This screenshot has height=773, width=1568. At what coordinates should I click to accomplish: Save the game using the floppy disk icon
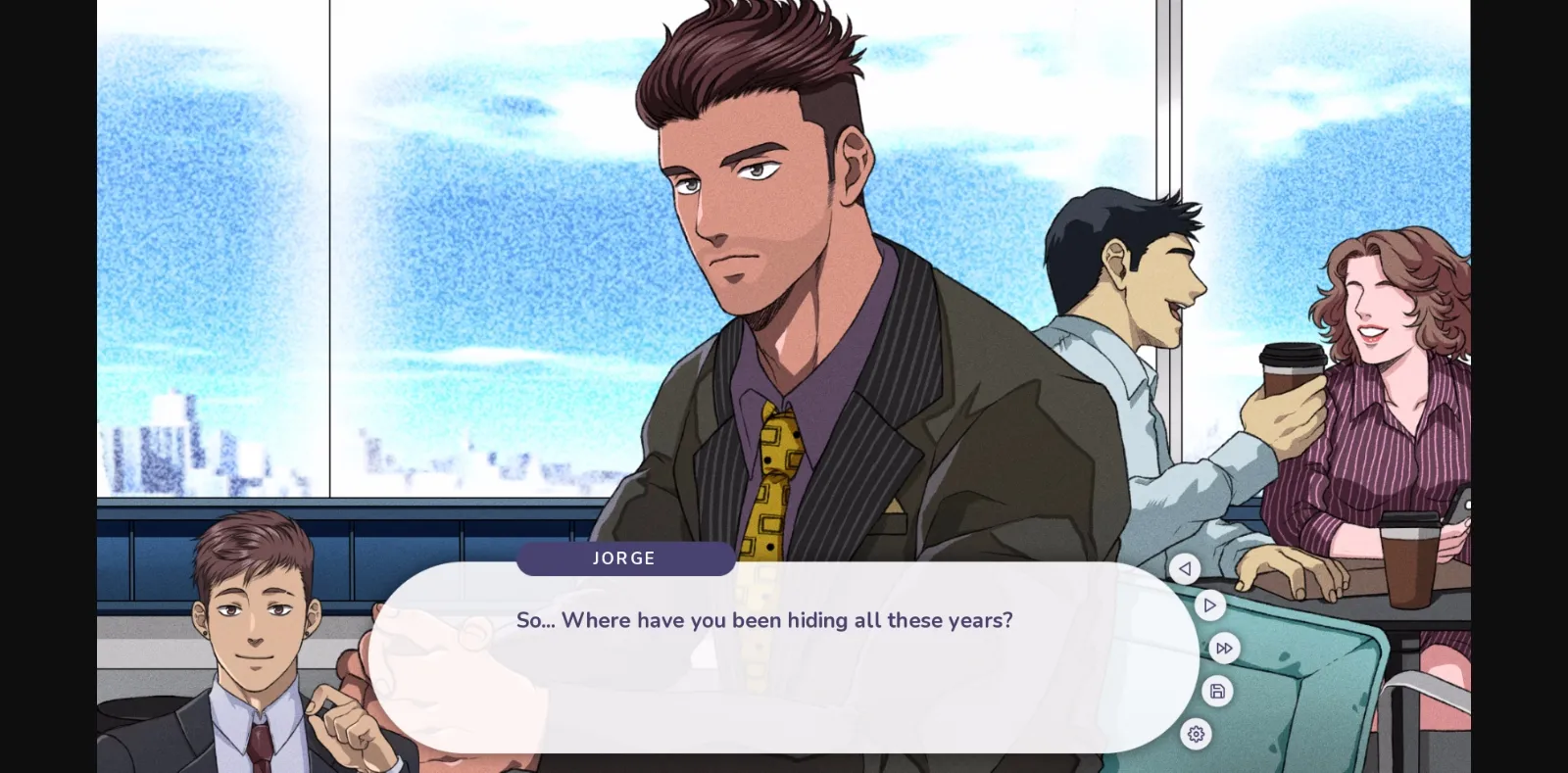click(x=1217, y=691)
